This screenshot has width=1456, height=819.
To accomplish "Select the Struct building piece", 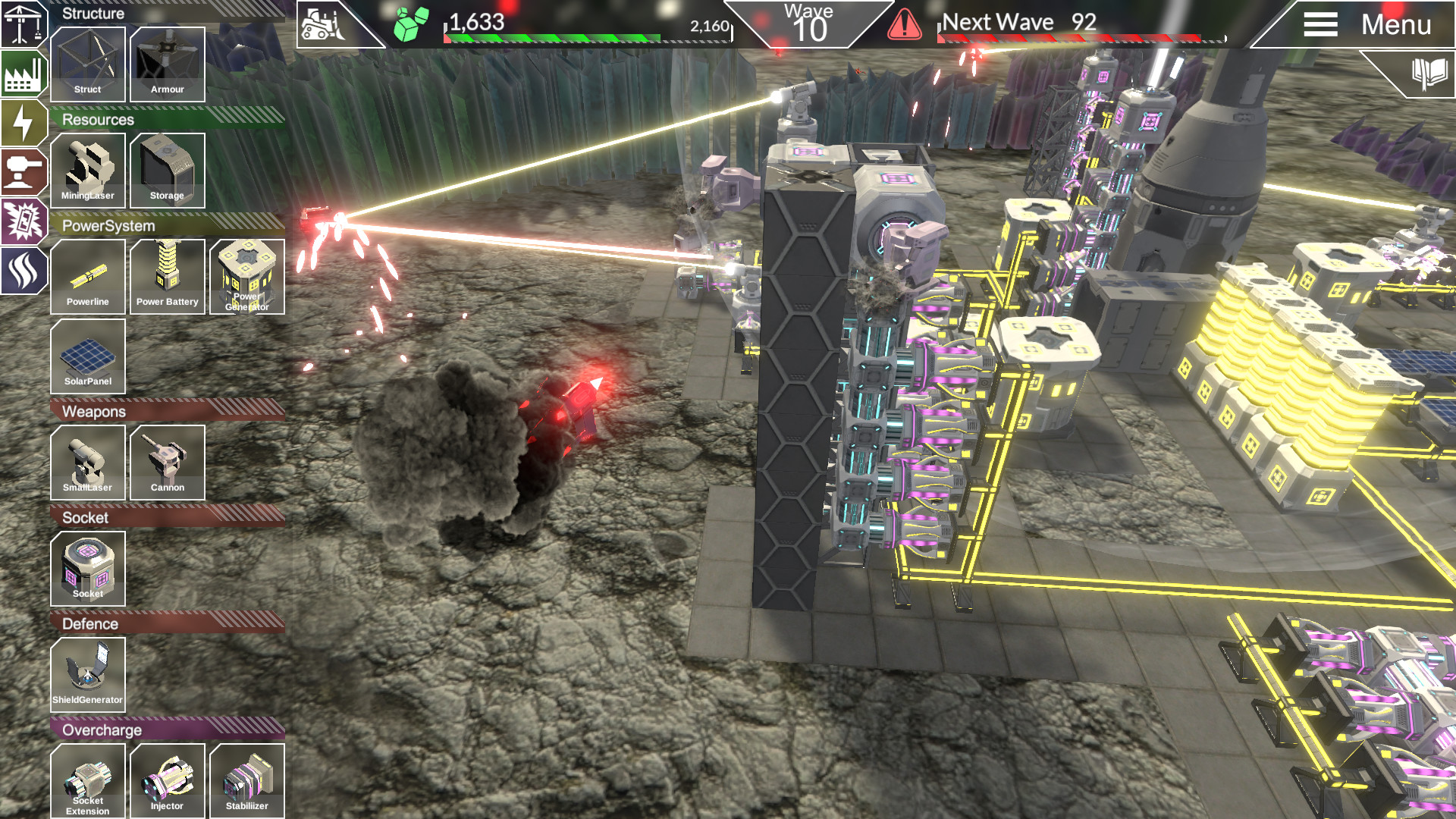I will point(88,64).
